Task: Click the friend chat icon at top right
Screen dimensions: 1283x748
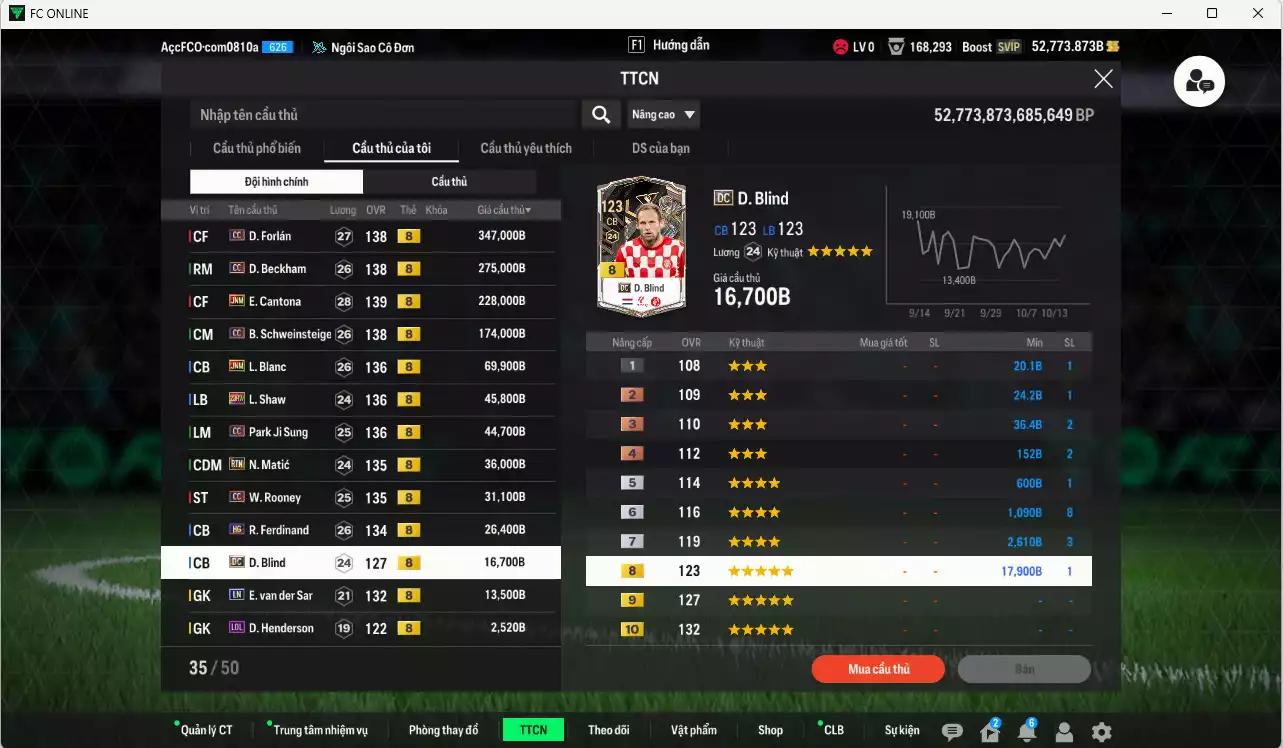Action: click(x=1198, y=81)
